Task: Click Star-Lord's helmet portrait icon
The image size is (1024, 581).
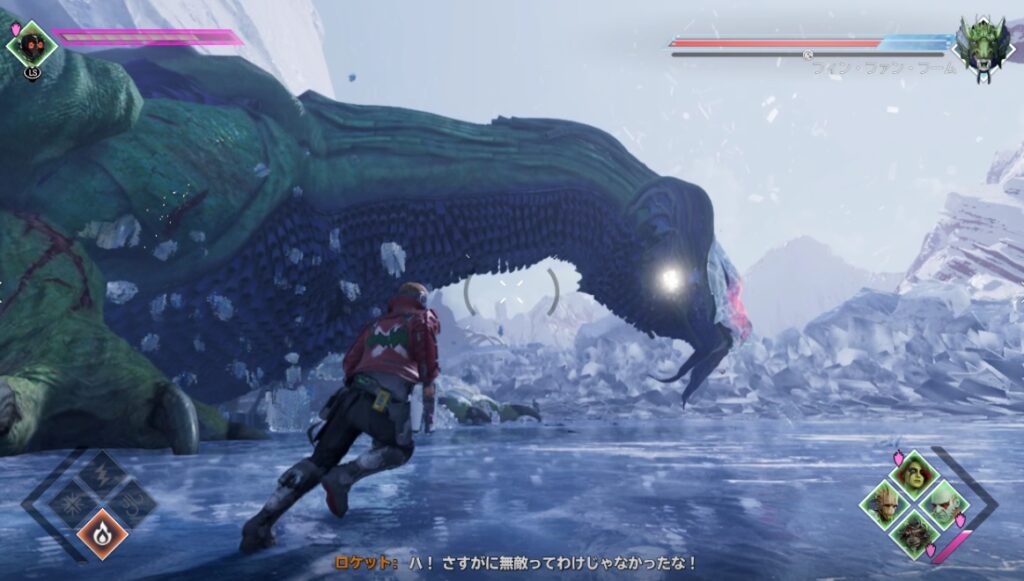Action: 31,43
